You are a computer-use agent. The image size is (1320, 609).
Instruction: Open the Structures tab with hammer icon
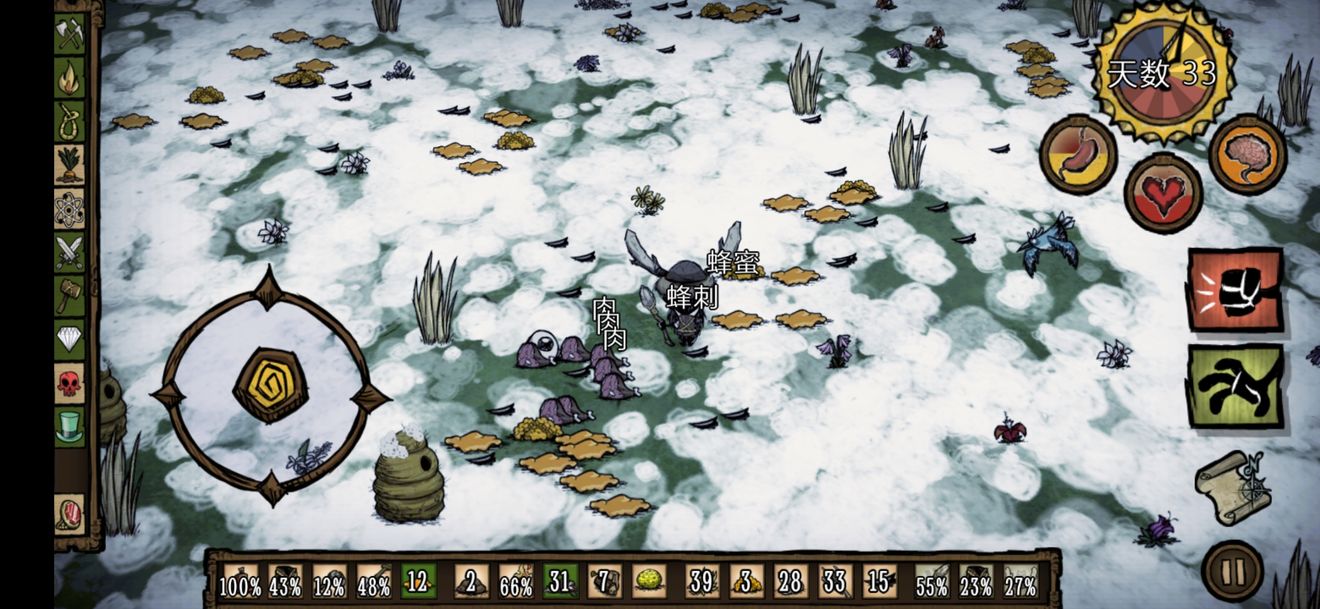click(x=69, y=296)
